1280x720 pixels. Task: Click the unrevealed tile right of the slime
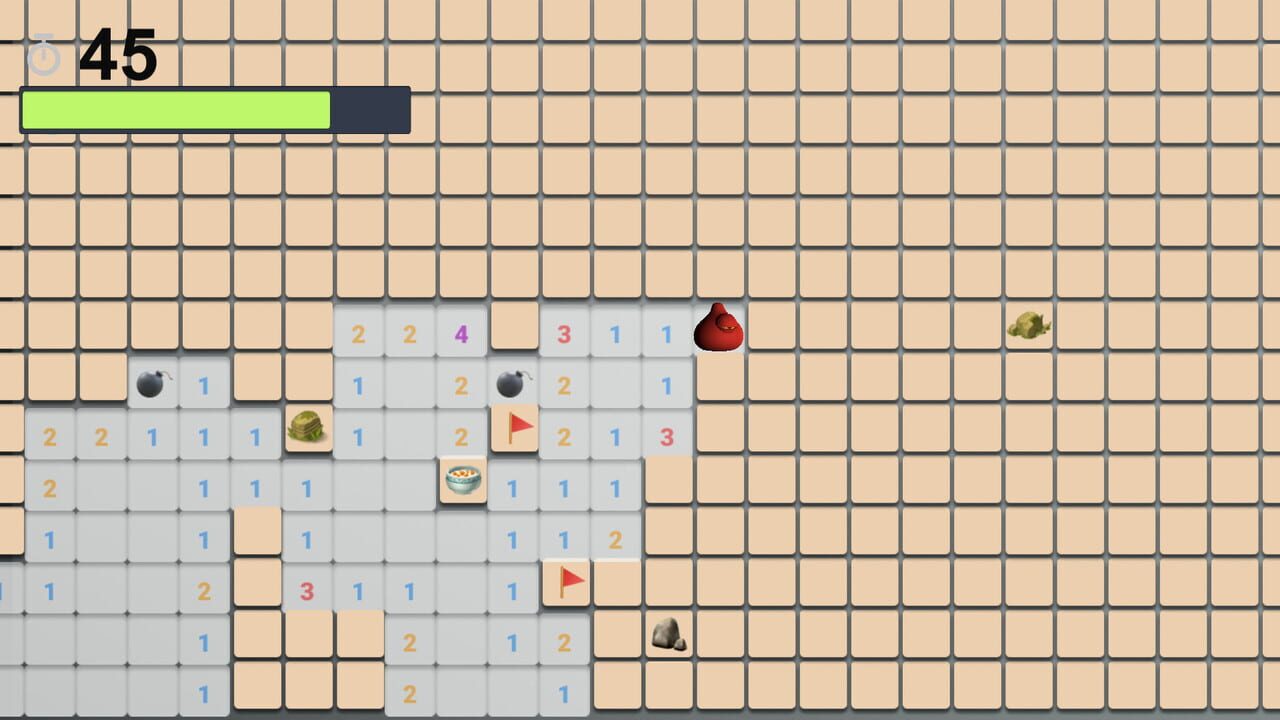(770, 325)
